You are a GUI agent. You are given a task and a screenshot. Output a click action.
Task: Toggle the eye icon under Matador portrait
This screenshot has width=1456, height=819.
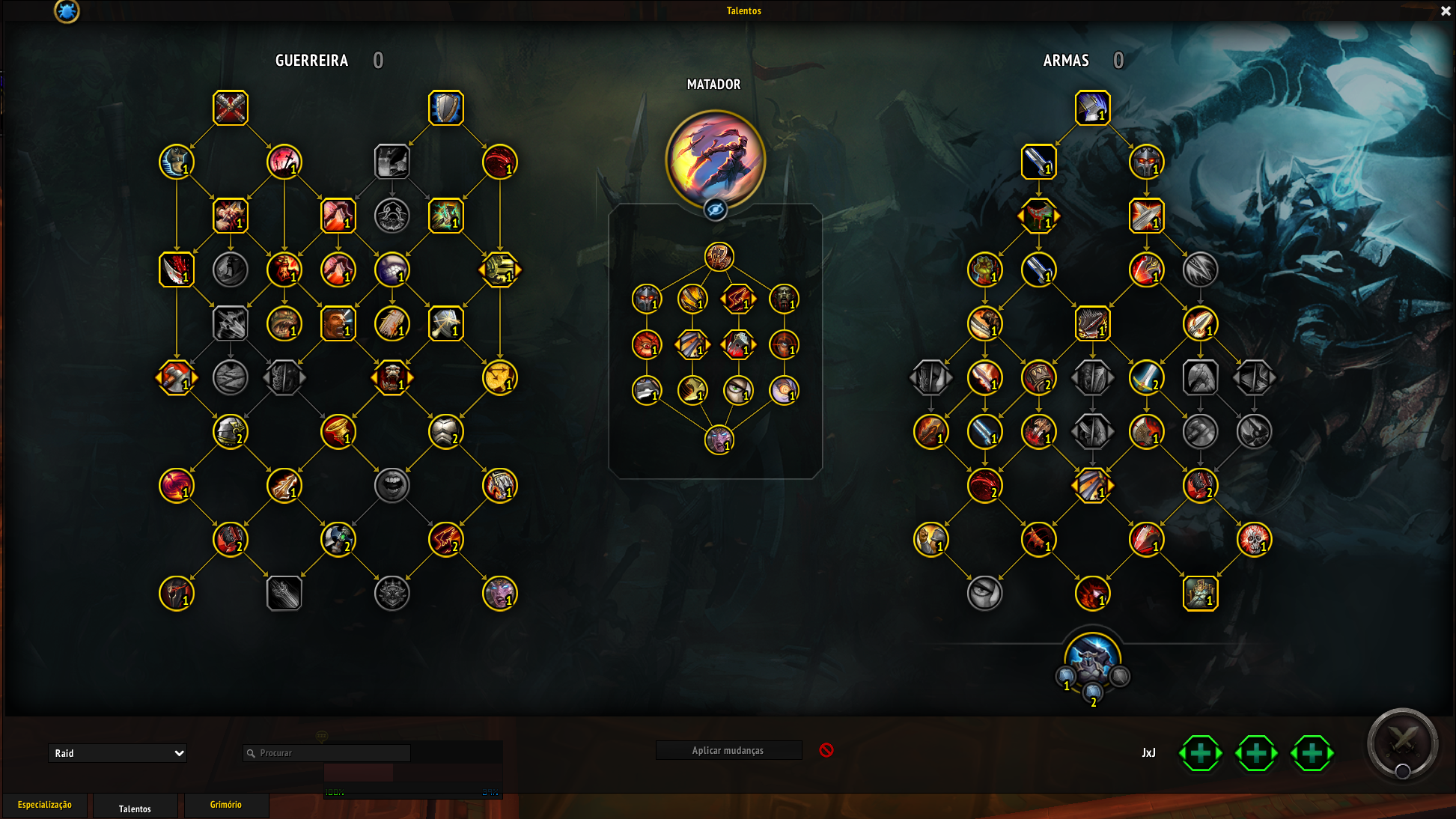tap(716, 210)
